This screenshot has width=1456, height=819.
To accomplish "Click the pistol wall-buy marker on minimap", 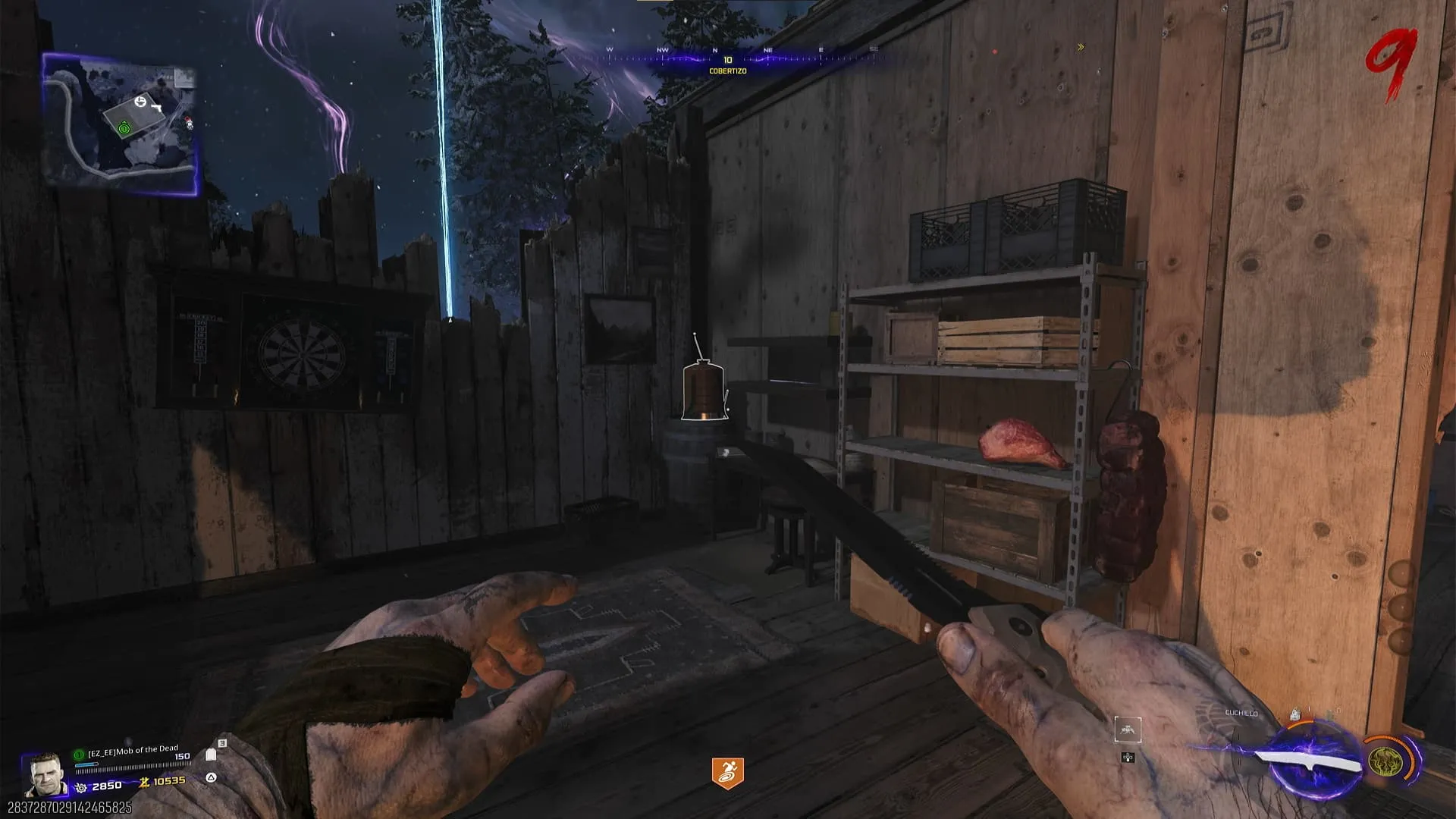I will coord(158,108).
